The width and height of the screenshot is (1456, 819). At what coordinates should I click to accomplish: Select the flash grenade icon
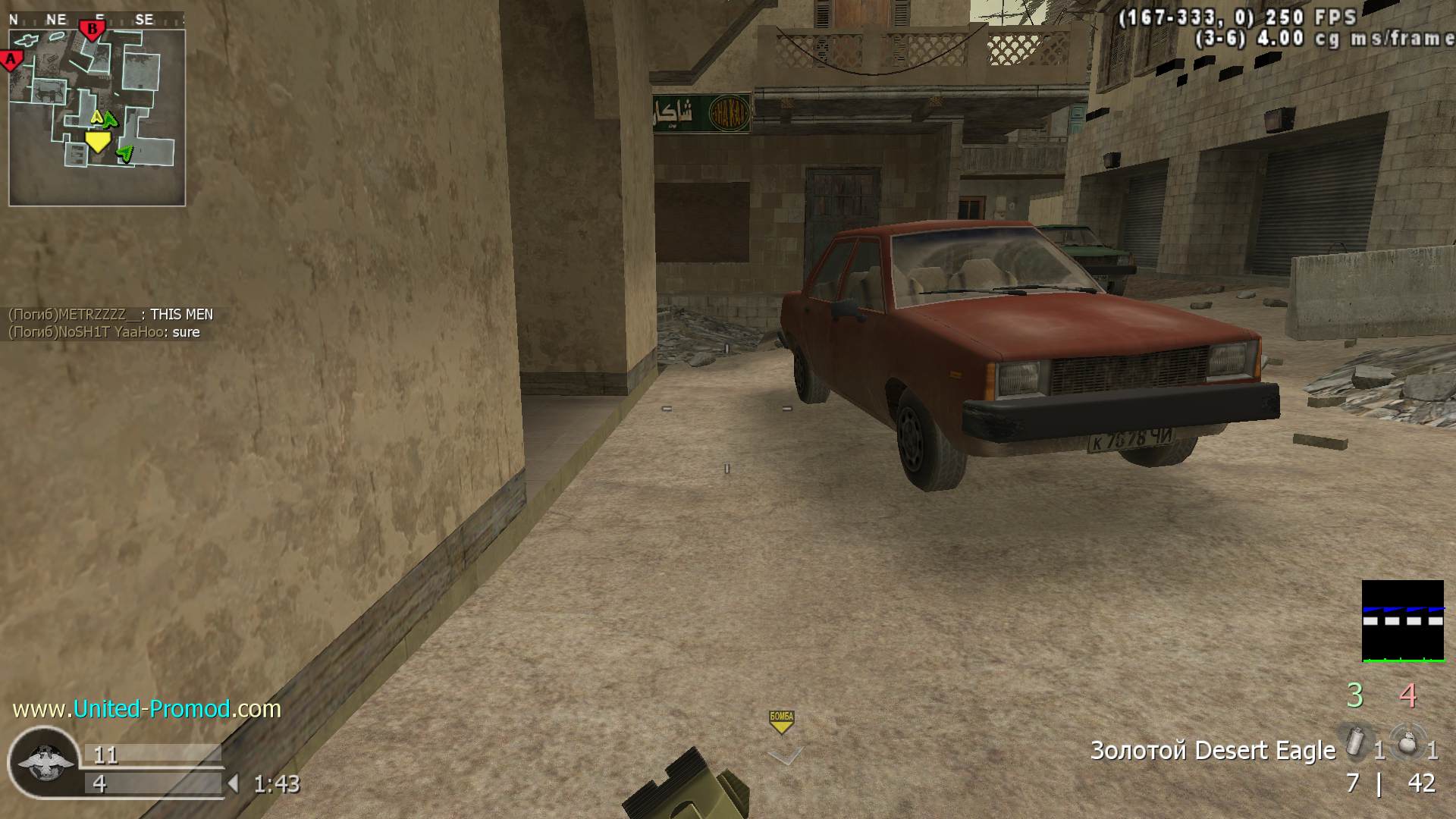click(1355, 742)
